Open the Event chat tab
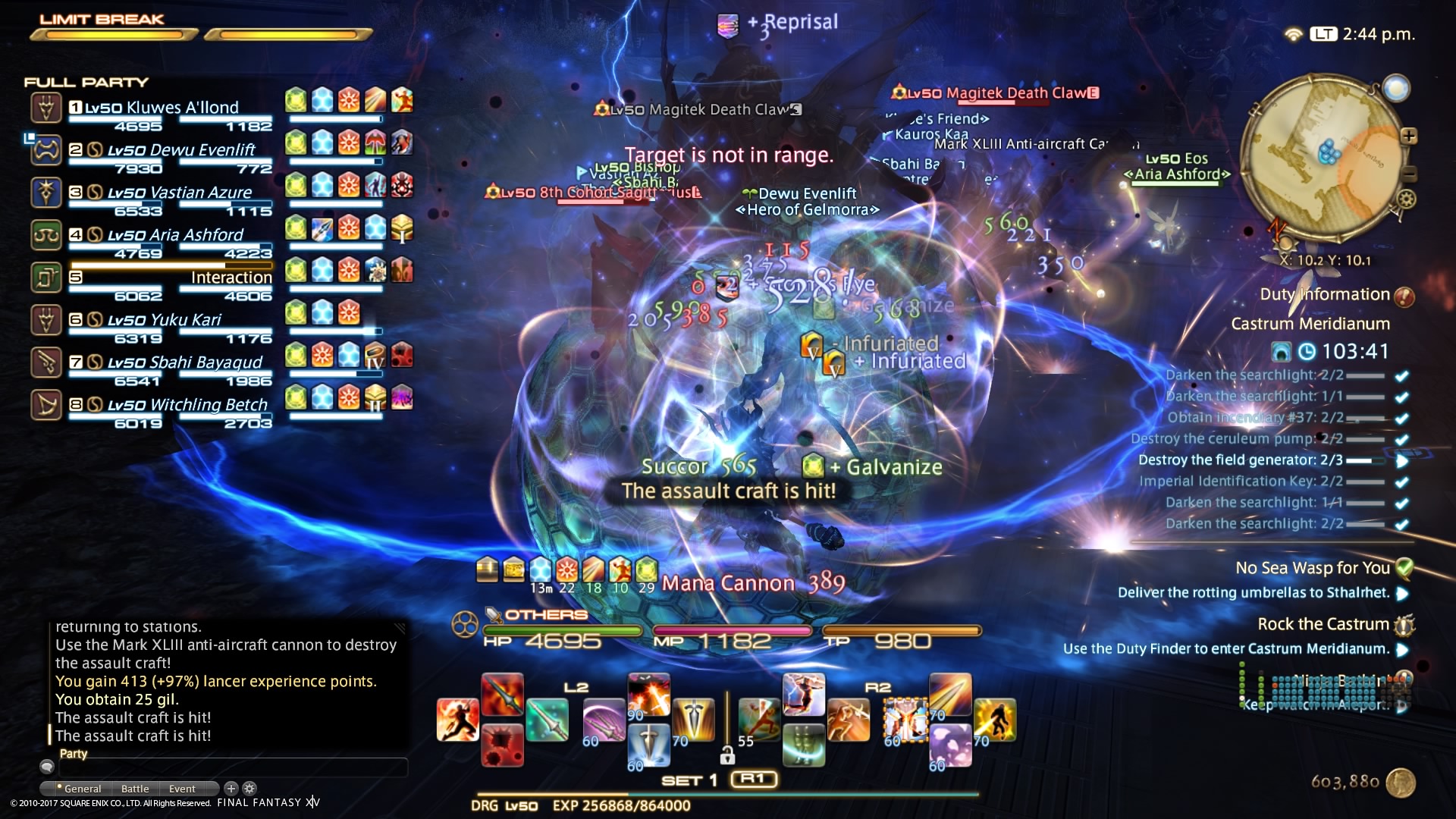The height and width of the screenshot is (819, 1456). tap(182, 789)
